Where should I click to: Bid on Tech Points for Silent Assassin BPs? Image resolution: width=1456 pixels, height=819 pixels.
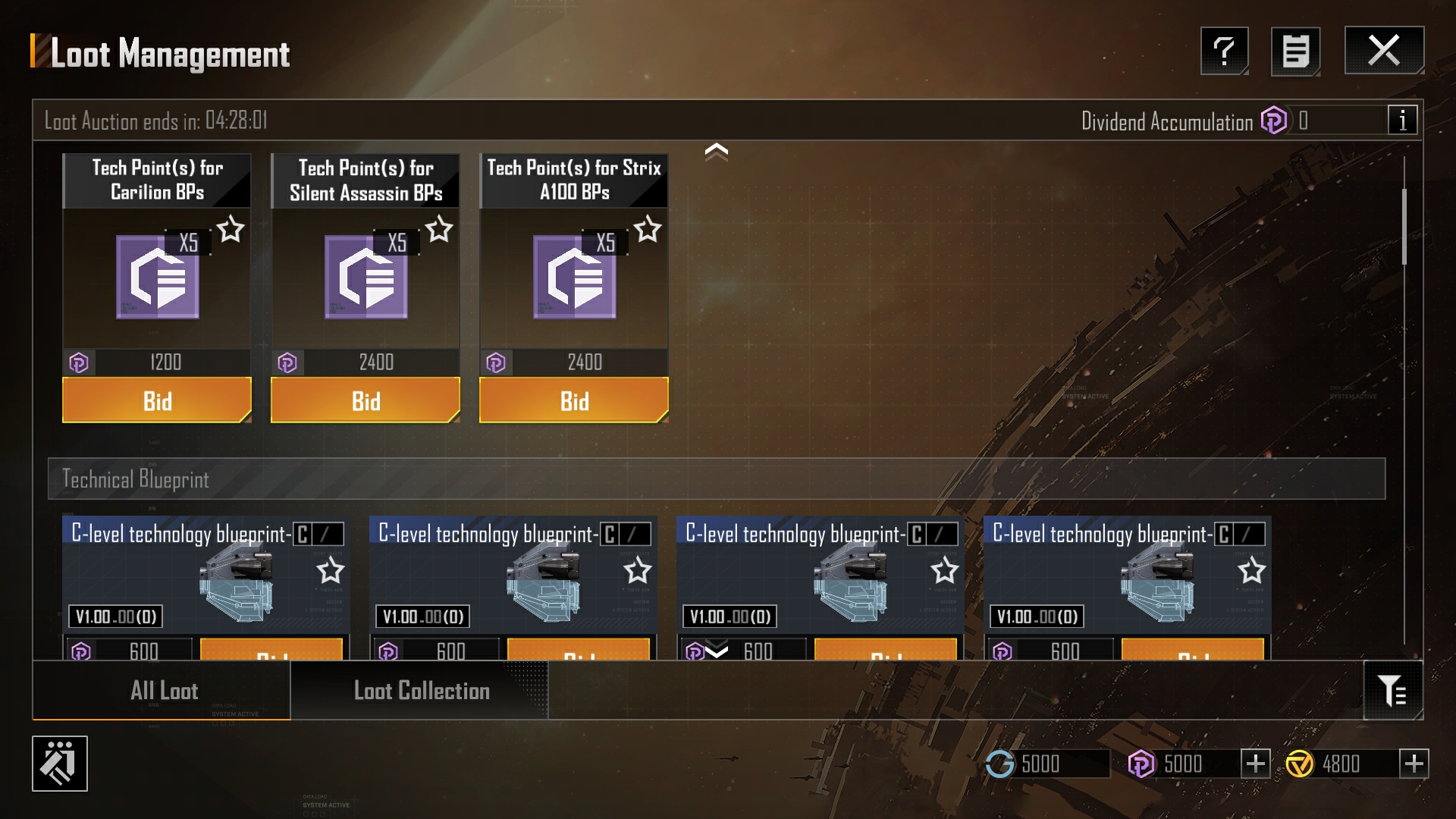tap(366, 400)
